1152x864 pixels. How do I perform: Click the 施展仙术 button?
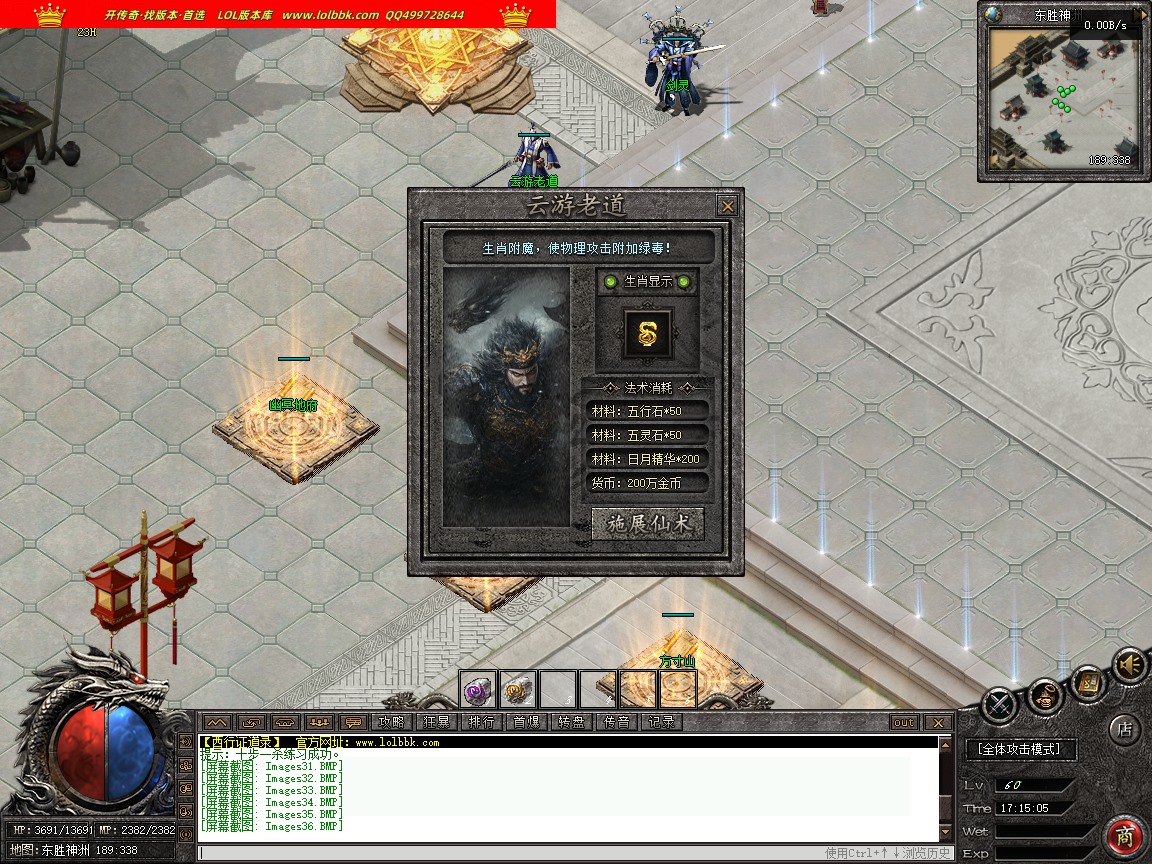point(647,524)
